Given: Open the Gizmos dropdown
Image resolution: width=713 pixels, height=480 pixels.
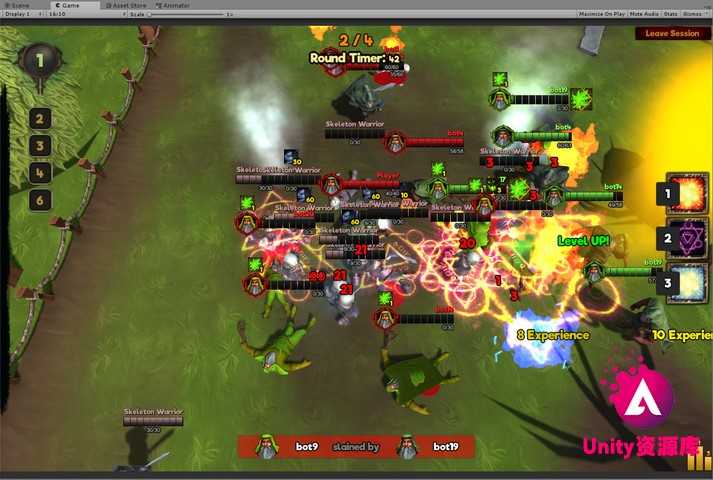Looking at the screenshot, I should (x=692, y=14).
